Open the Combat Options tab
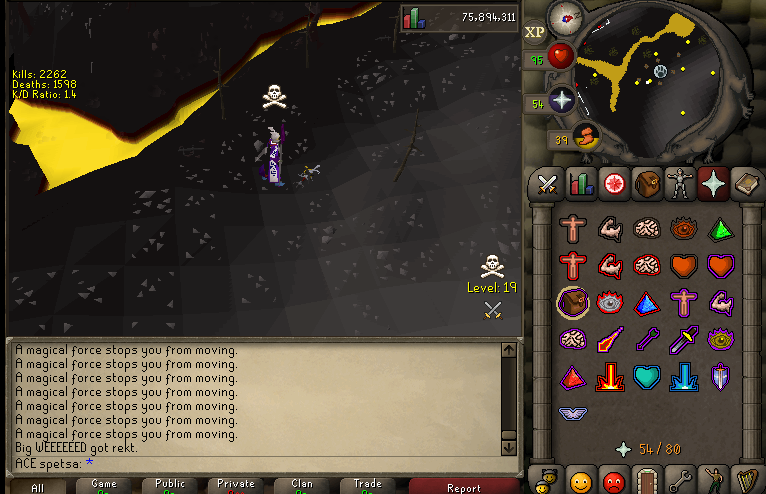The width and height of the screenshot is (766, 494). (x=547, y=184)
